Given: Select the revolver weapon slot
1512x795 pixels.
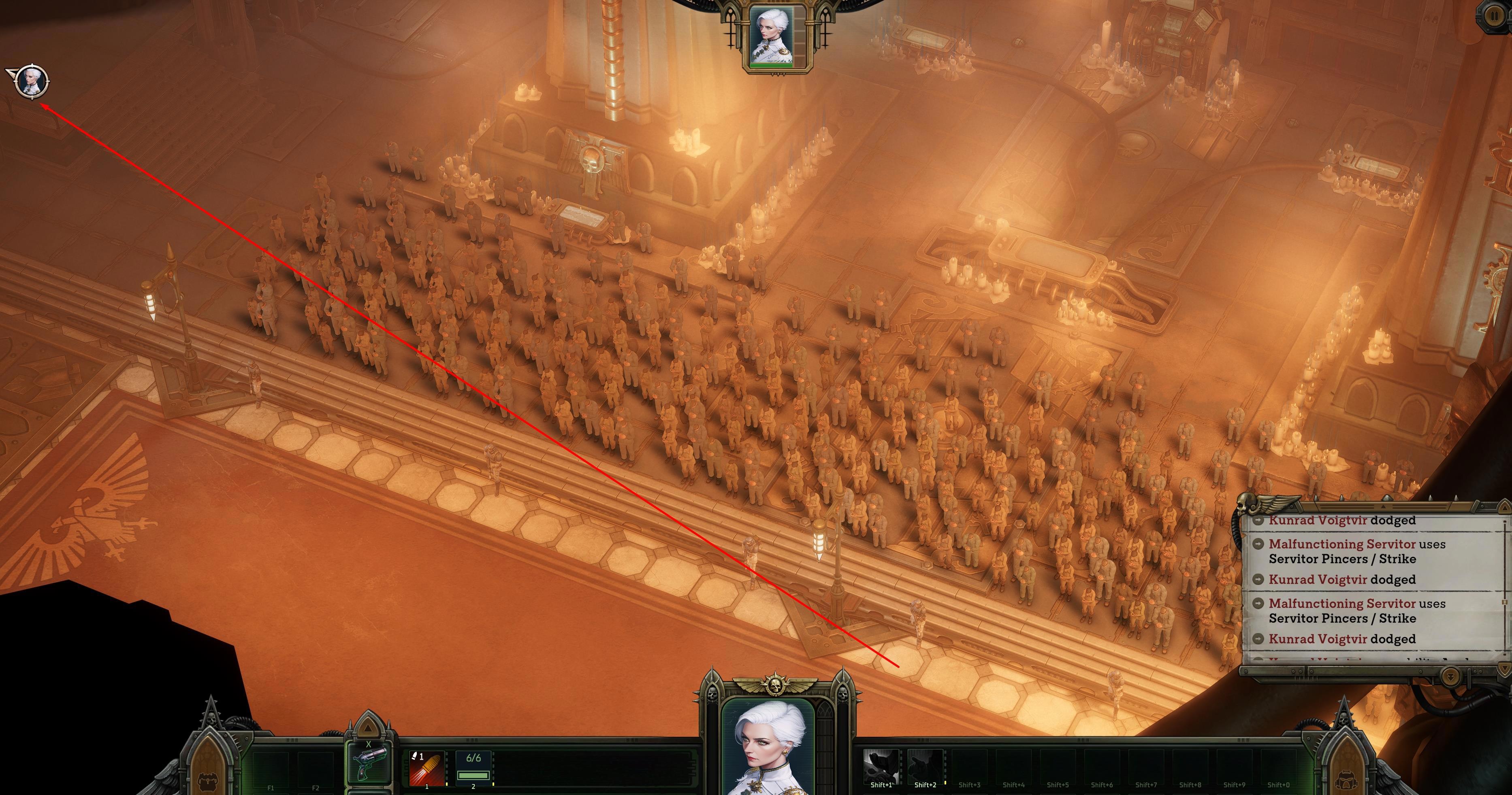Looking at the screenshot, I should coord(370,763).
